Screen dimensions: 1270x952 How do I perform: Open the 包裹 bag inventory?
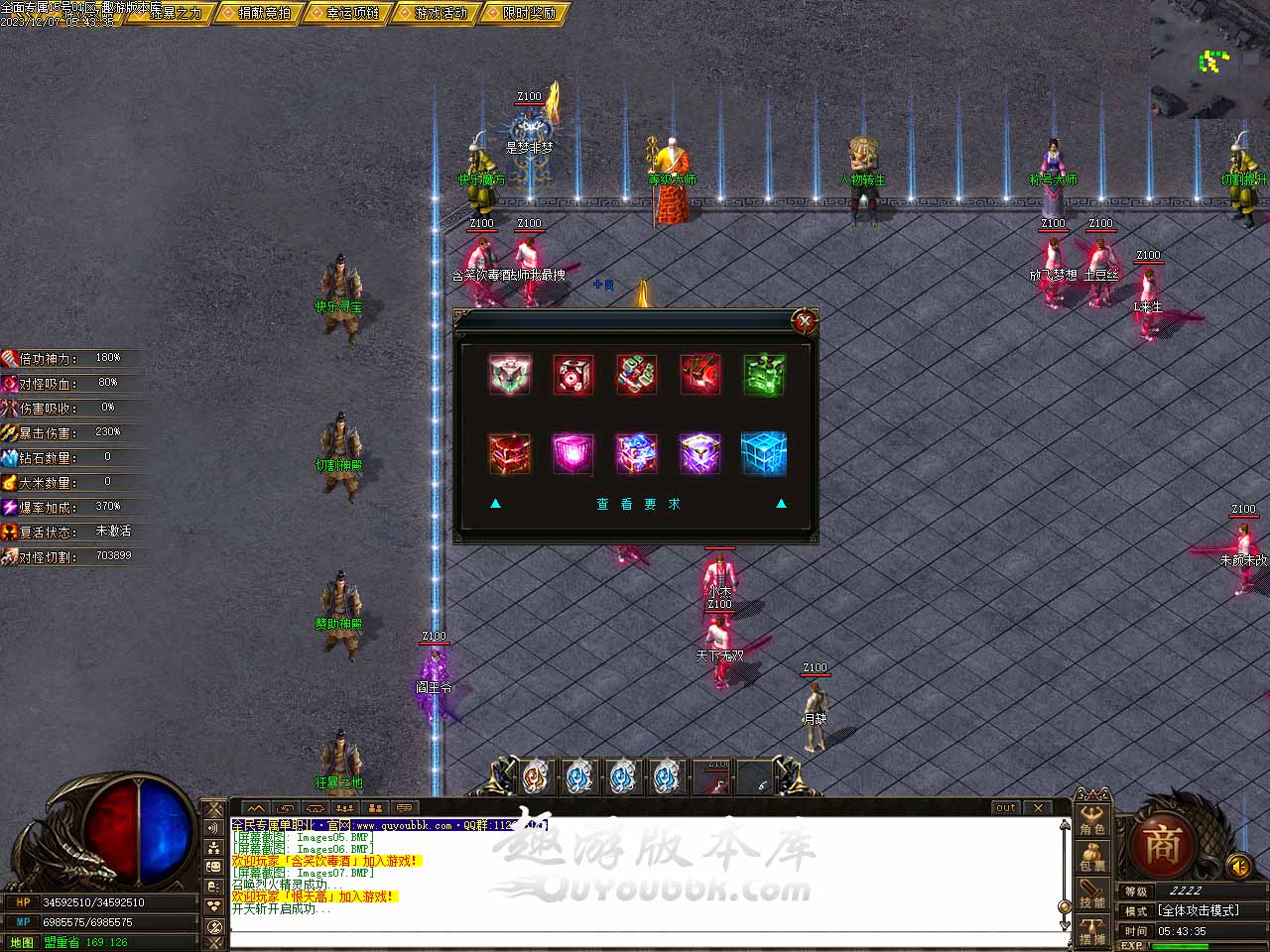[1092, 858]
